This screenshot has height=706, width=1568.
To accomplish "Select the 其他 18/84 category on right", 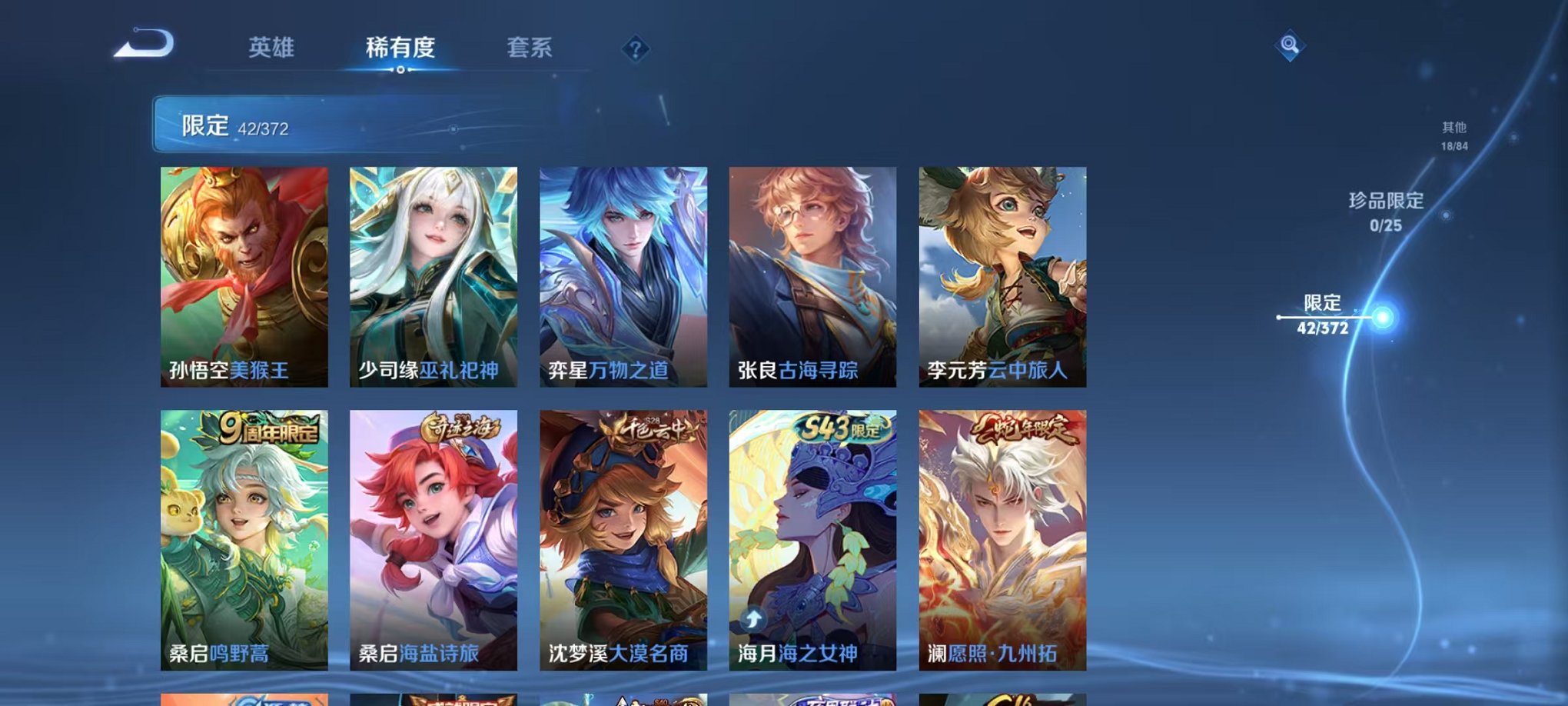I will (1453, 138).
